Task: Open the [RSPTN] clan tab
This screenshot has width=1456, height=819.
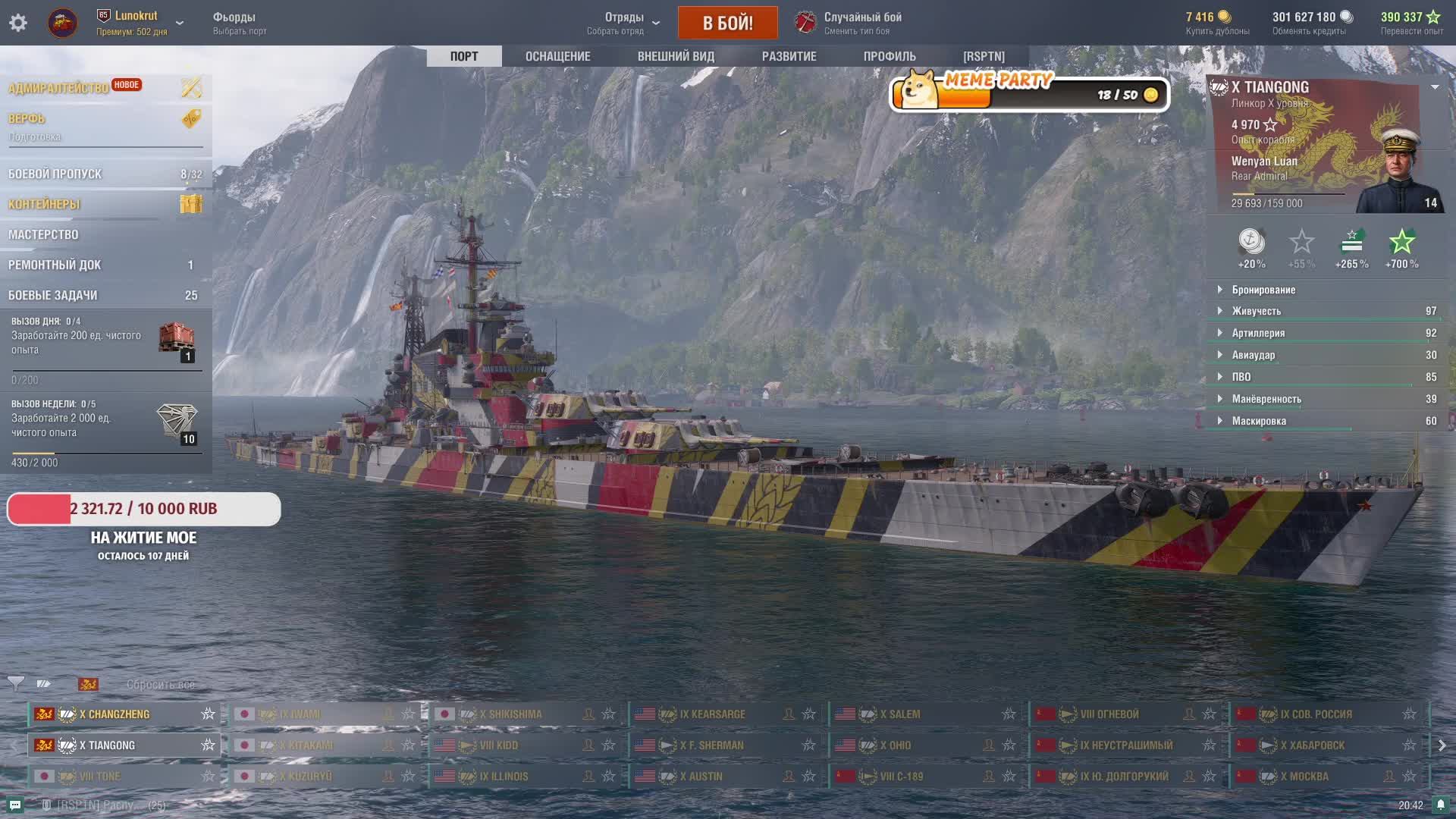Action: (984, 56)
